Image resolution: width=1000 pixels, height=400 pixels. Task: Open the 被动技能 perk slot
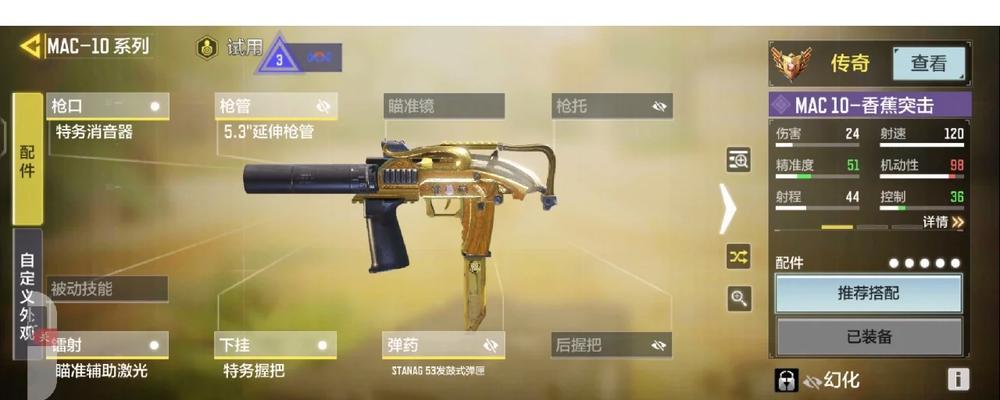coord(107,289)
